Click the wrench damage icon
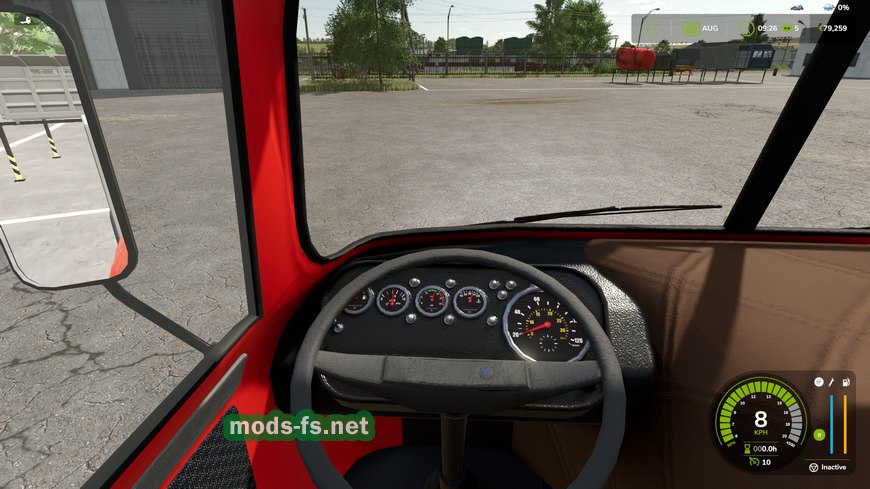 click(x=831, y=382)
